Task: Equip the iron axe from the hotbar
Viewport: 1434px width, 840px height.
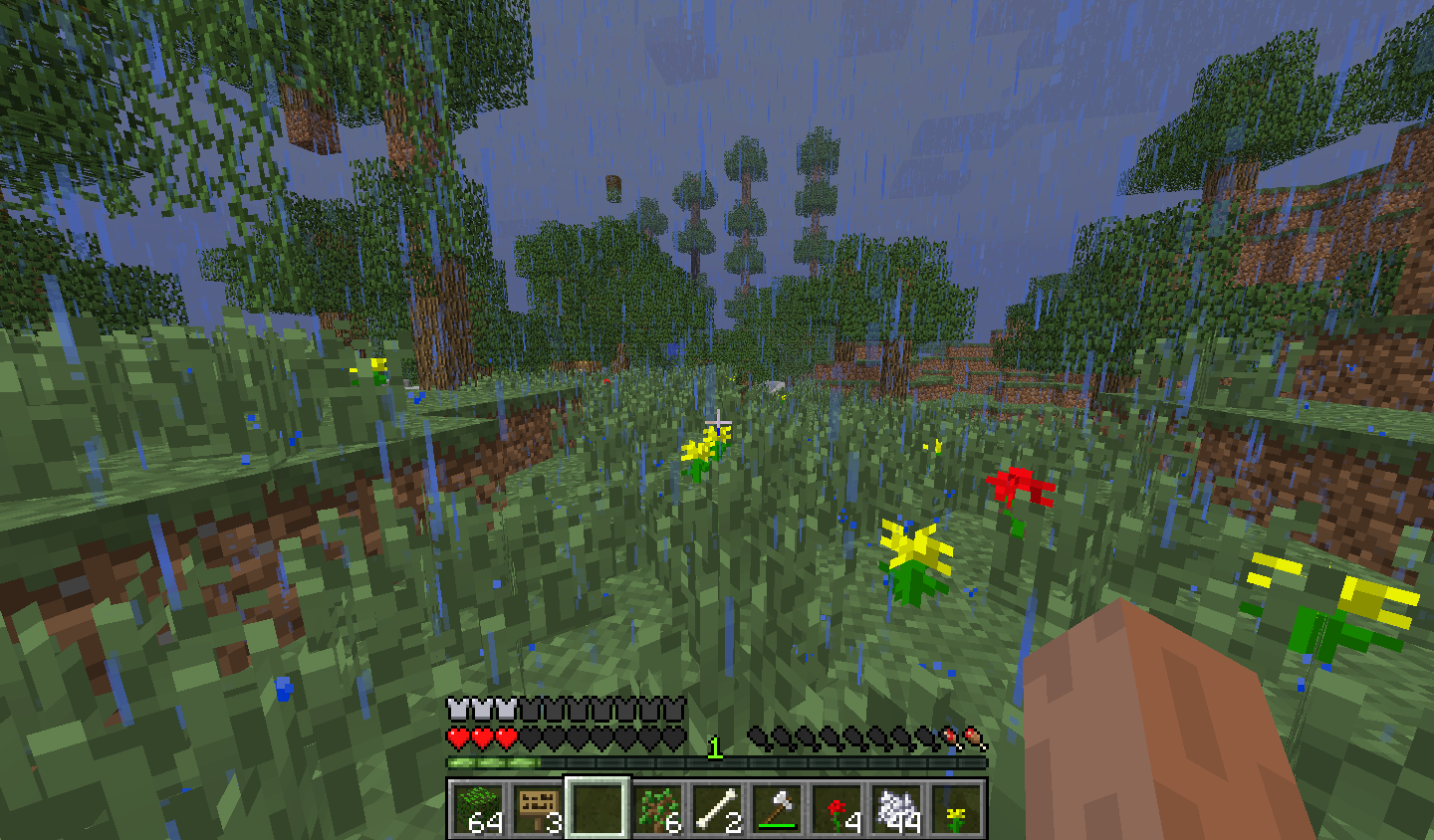Action: tap(777, 807)
